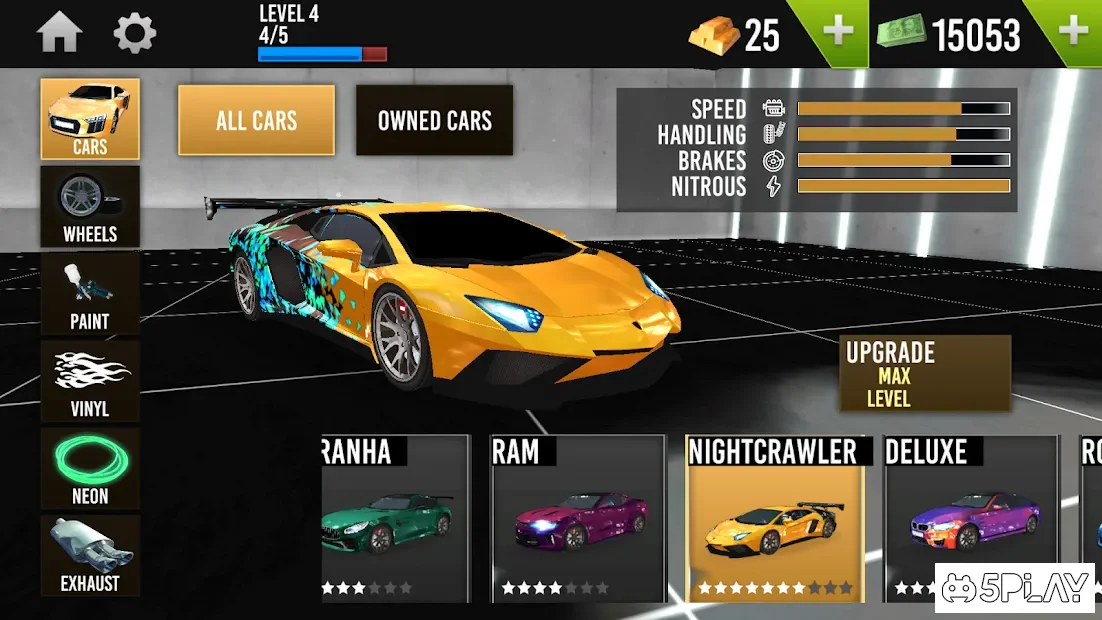Show All Cars list
This screenshot has width=1102, height=620.
(257, 120)
